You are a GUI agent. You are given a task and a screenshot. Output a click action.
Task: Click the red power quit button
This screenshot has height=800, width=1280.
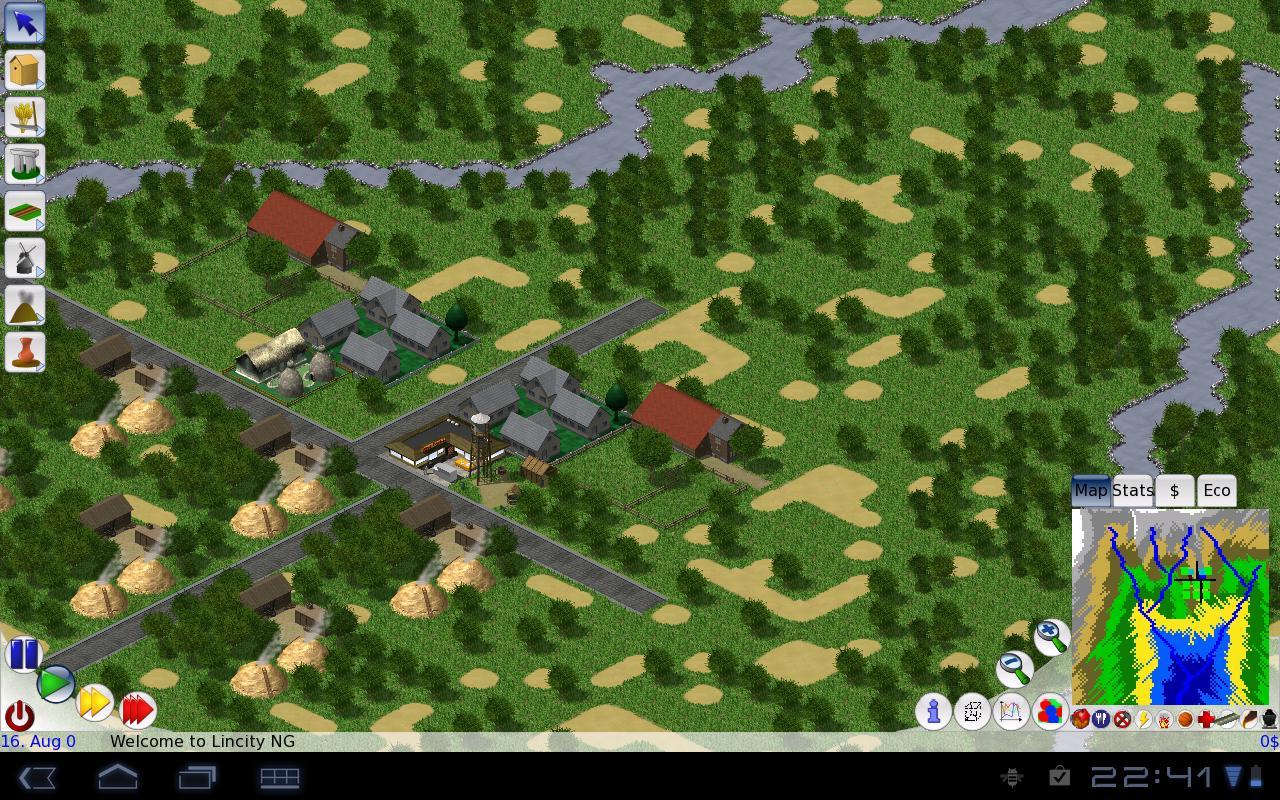[22, 716]
